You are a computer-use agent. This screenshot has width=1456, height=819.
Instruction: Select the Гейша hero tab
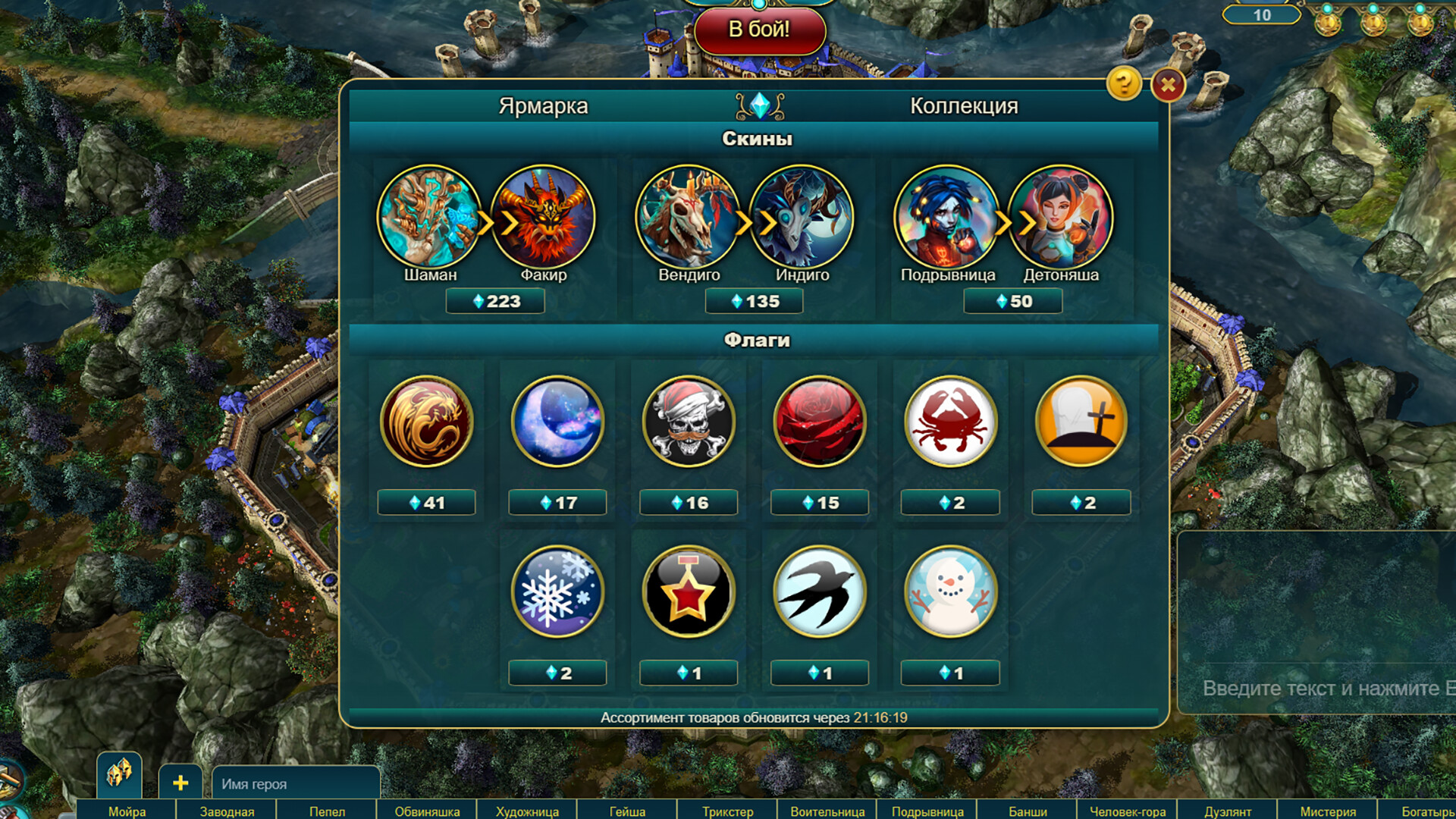tap(627, 811)
